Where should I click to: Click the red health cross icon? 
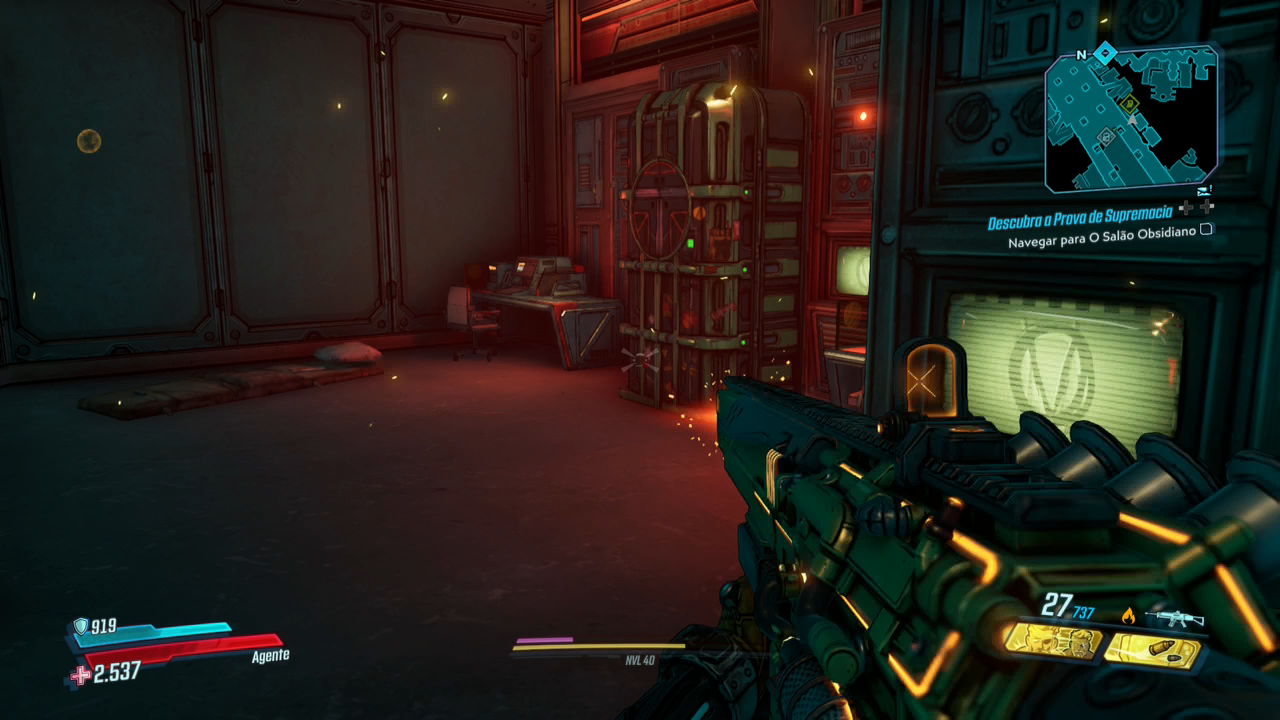[79, 675]
